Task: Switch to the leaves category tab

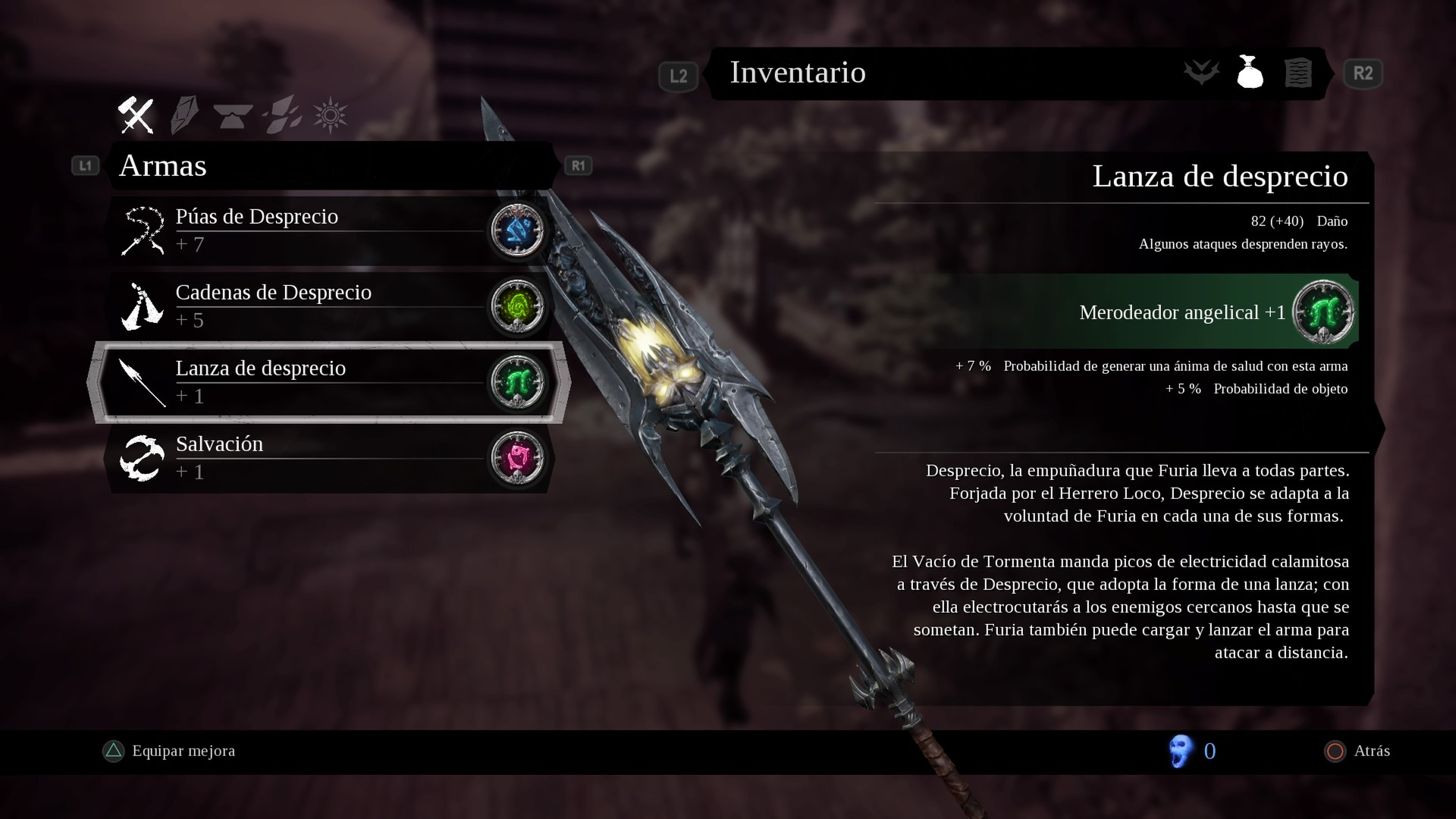Action: pyautogui.click(x=282, y=116)
